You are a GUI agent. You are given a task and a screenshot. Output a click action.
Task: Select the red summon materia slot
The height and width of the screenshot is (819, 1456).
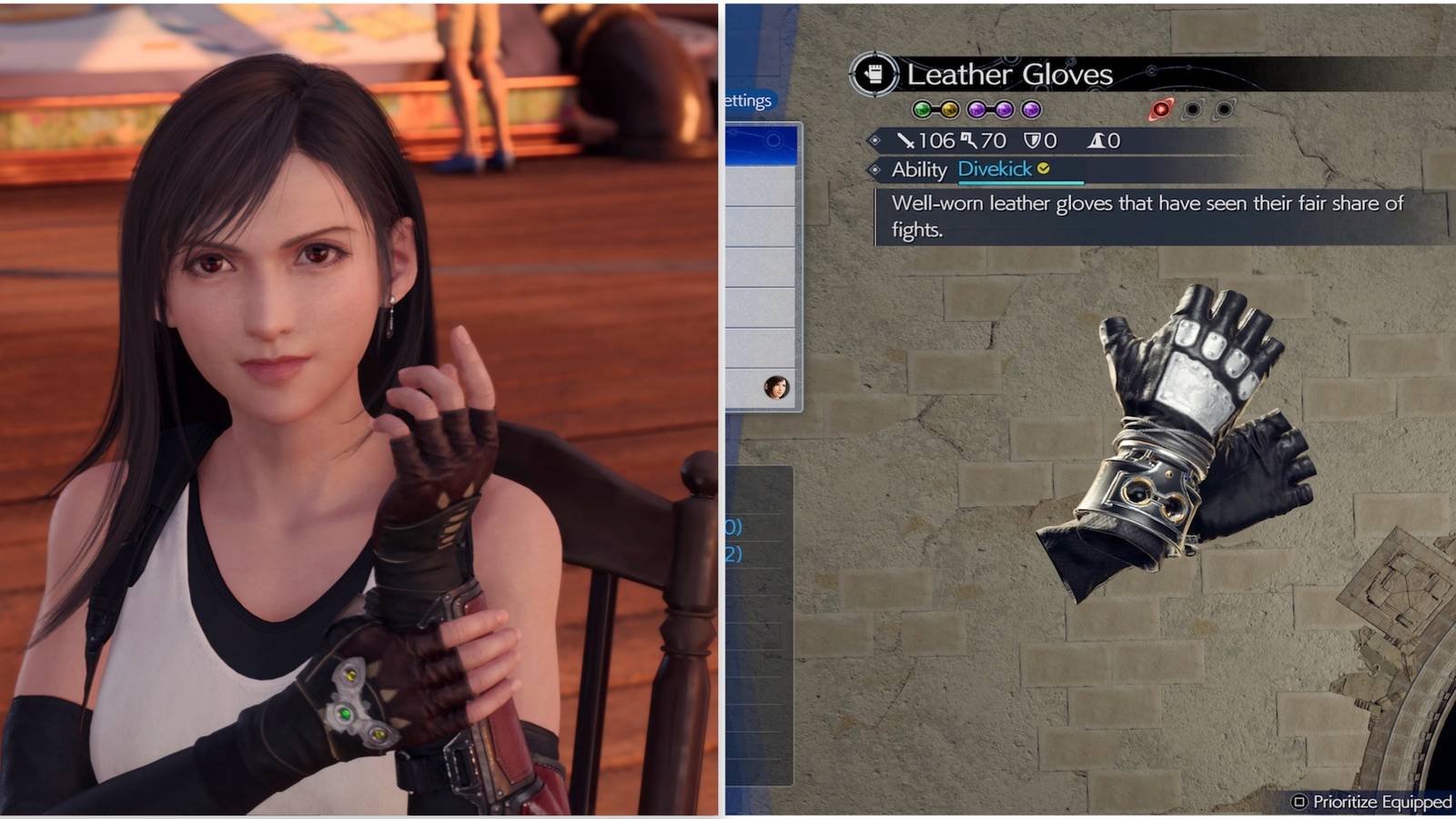coord(1159,111)
